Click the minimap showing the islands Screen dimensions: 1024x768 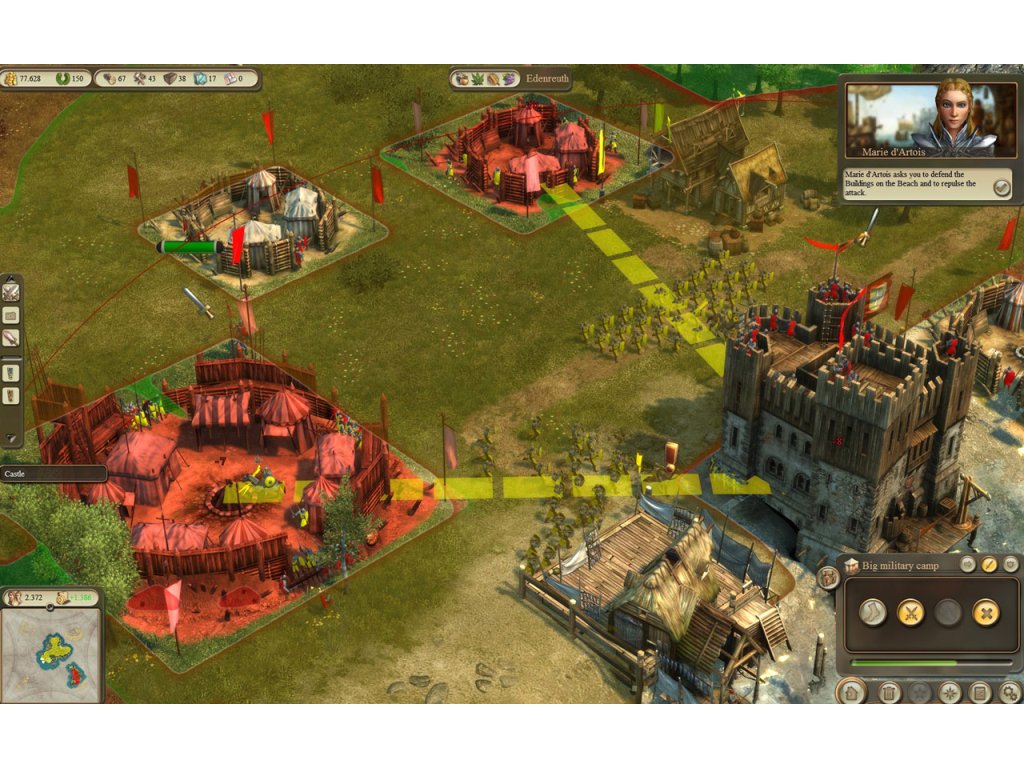click(x=51, y=651)
